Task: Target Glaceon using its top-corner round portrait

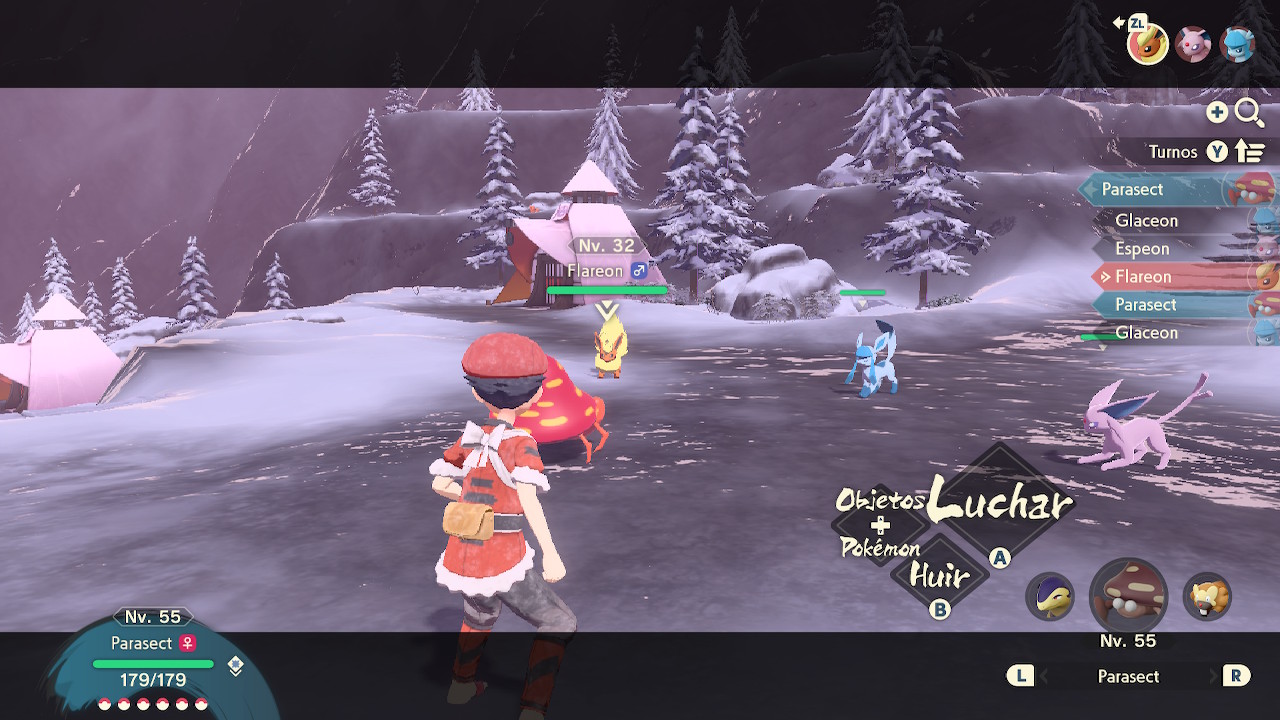Action: [x=1238, y=44]
